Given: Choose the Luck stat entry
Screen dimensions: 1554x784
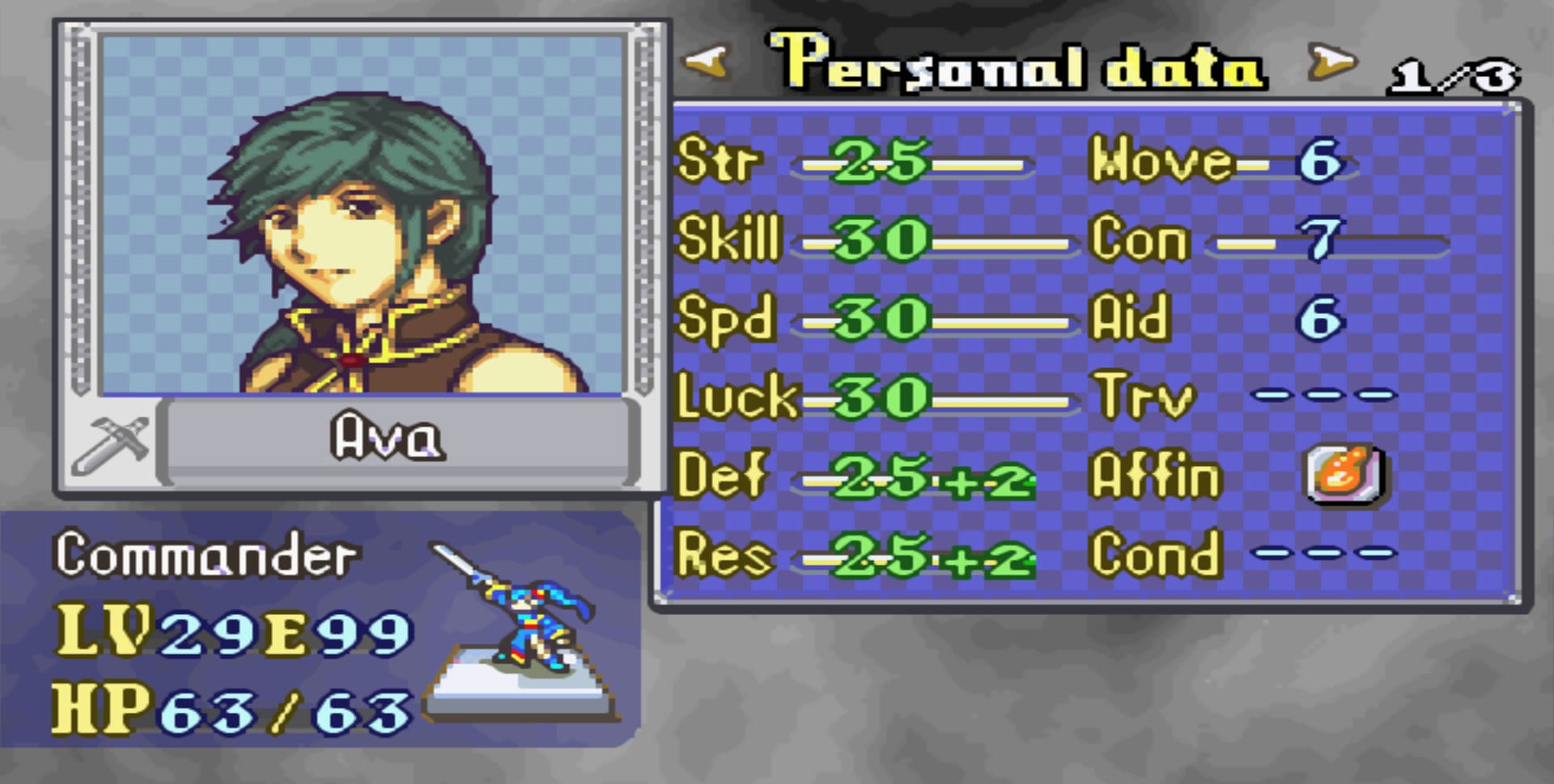Looking at the screenshot, I should pos(874,398).
